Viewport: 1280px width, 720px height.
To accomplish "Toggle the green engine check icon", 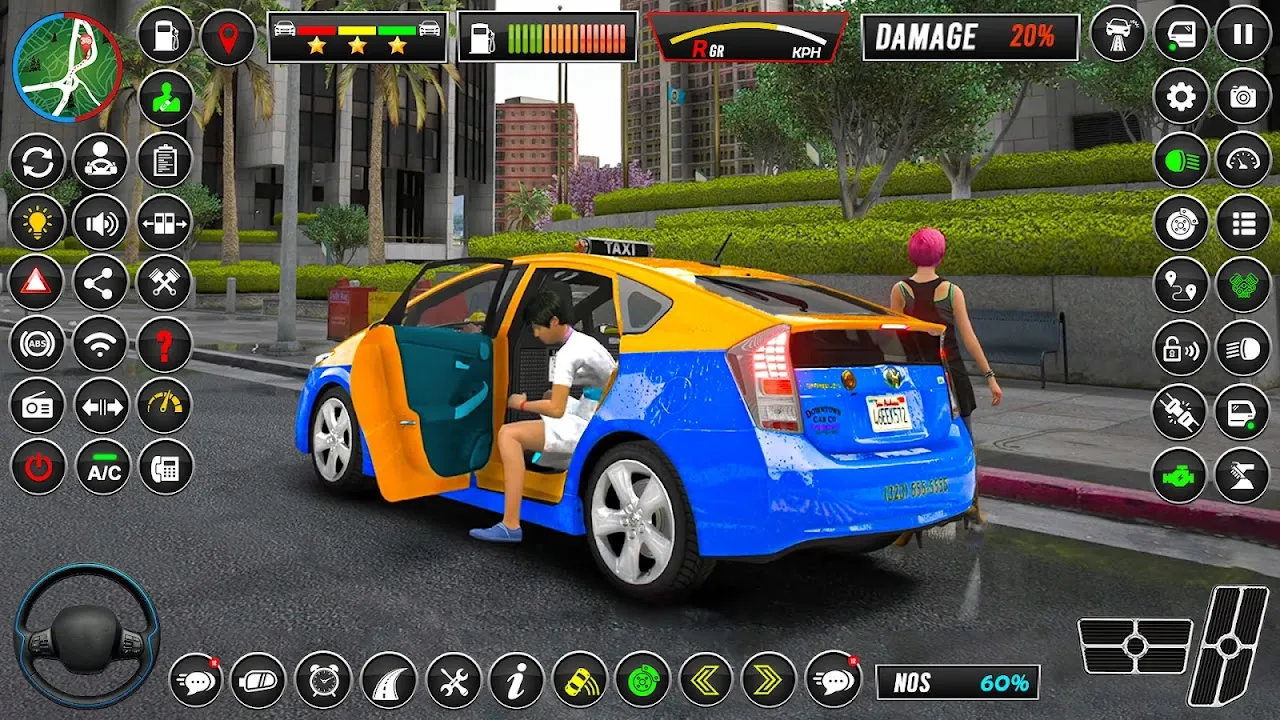I will (x=1180, y=475).
